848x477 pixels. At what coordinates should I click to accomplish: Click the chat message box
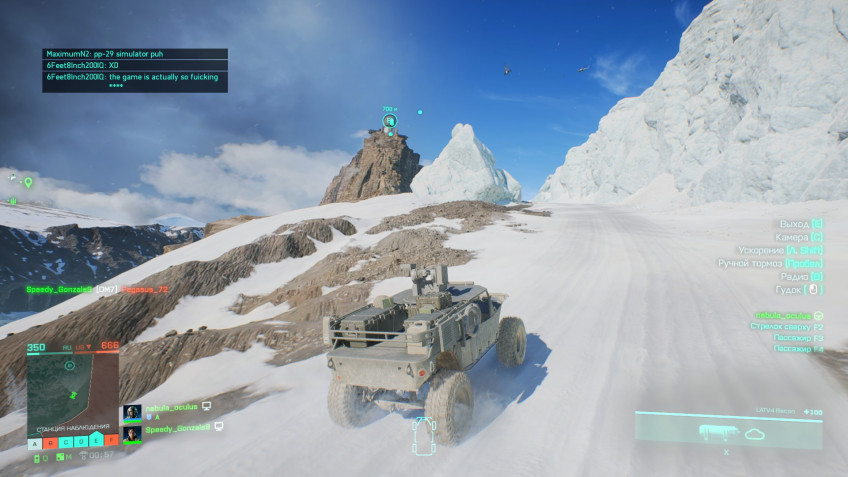click(135, 70)
